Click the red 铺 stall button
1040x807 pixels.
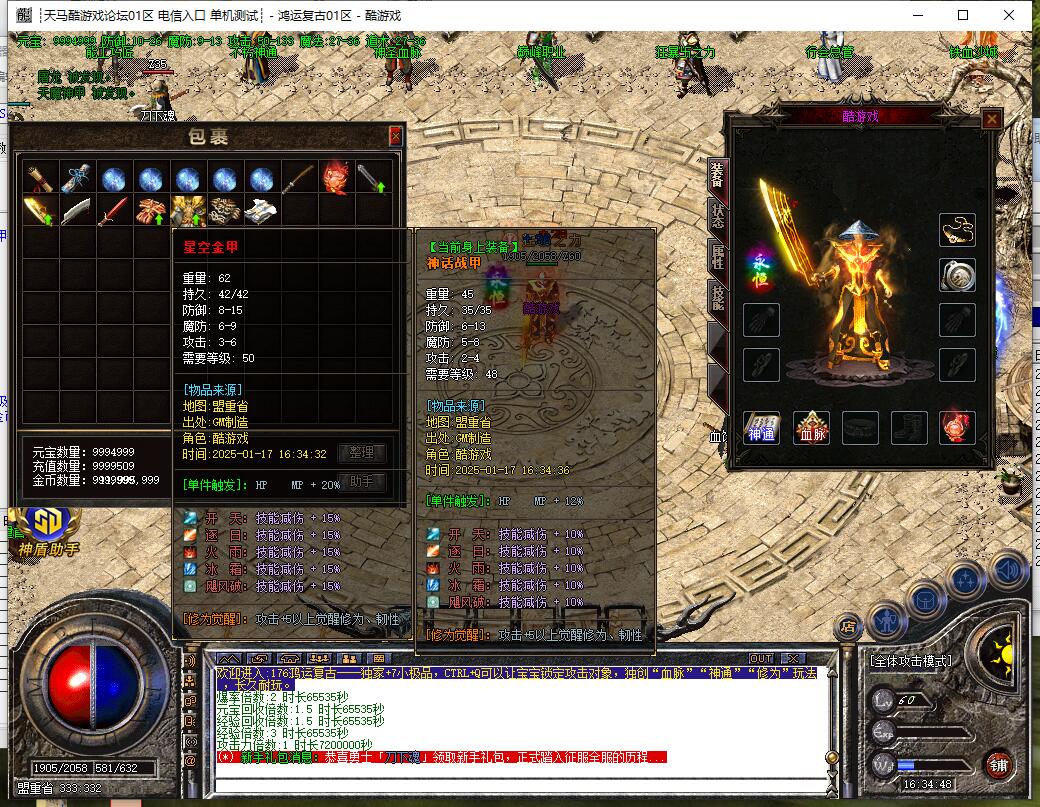996,765
